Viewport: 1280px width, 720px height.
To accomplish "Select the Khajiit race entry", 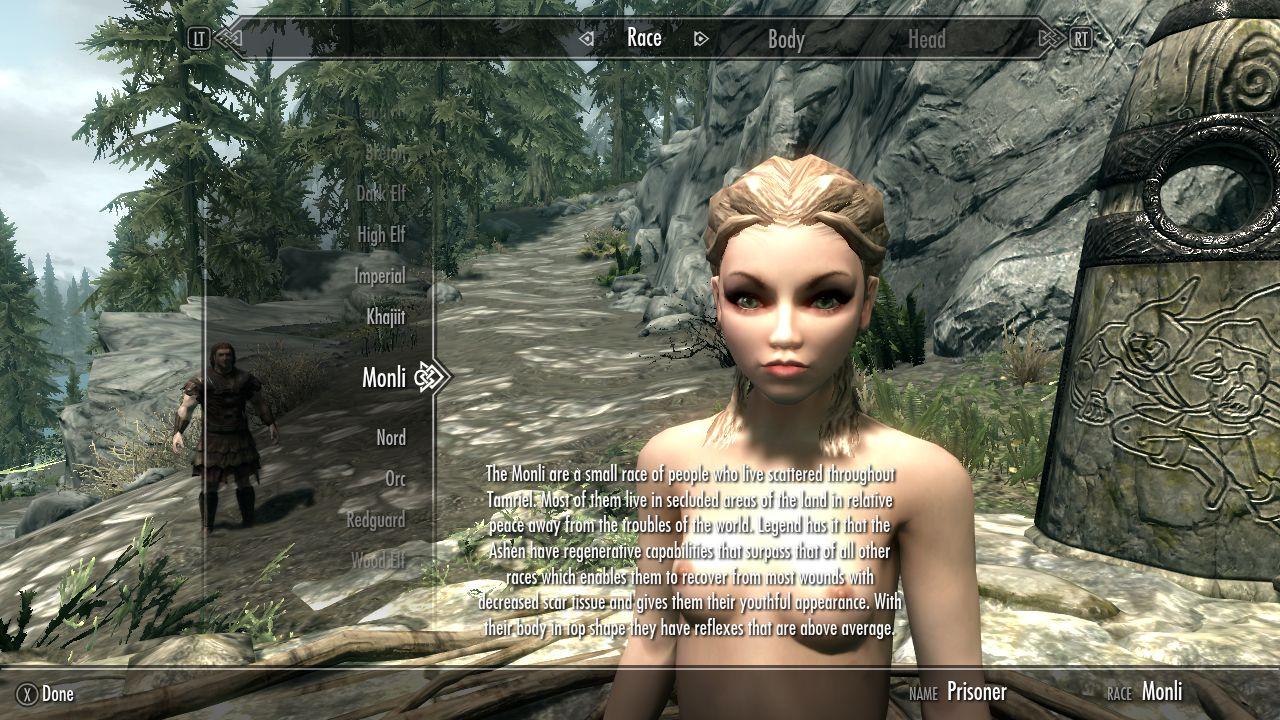I will coord(386,316).
